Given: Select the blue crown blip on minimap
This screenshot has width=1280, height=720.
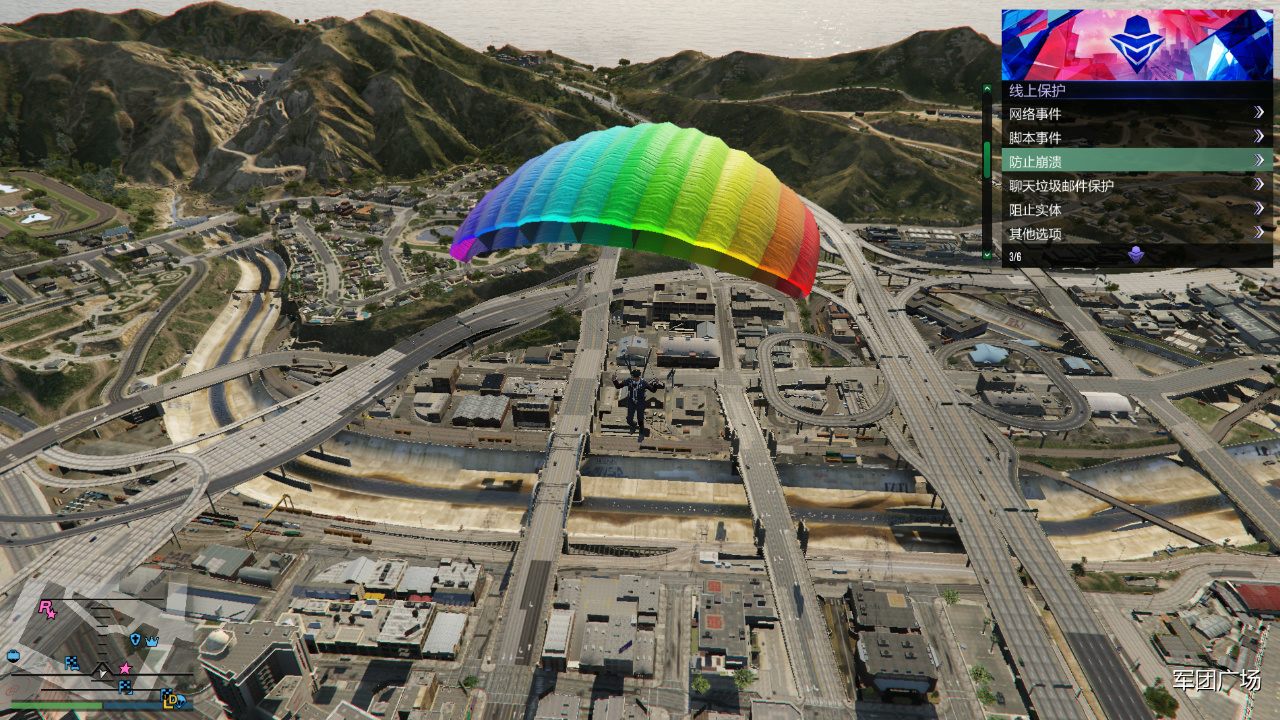Looking at the screenshot, I should 152,640.
